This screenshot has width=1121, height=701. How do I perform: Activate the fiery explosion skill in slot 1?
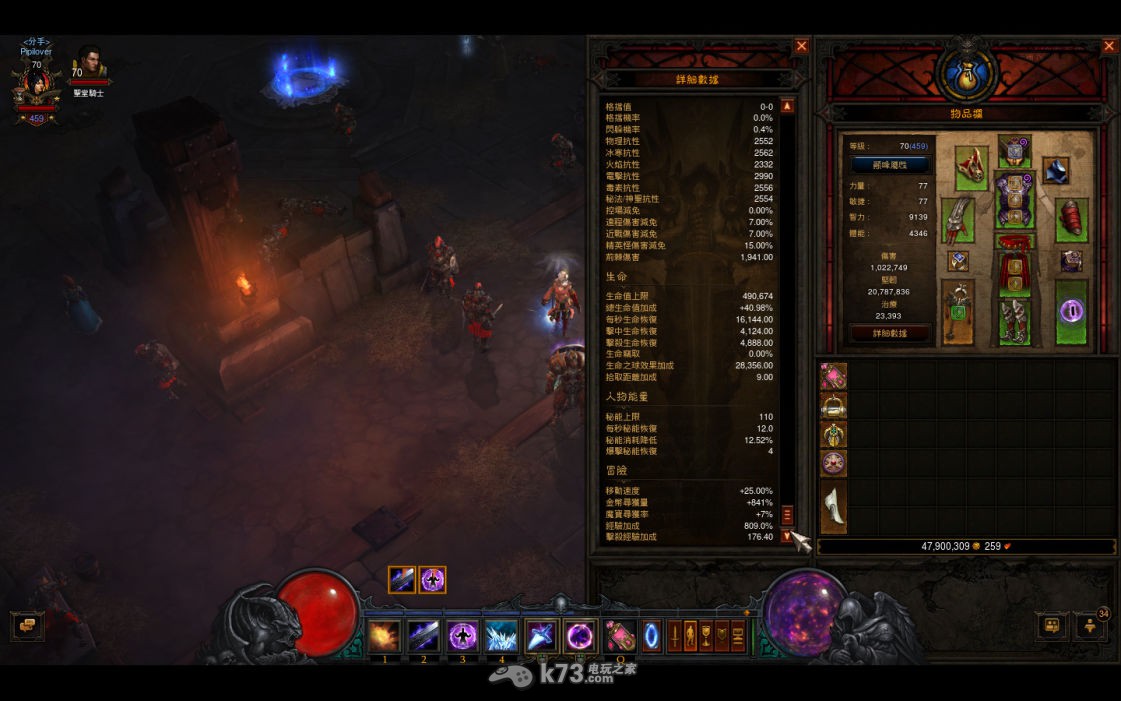pos(384,636)
